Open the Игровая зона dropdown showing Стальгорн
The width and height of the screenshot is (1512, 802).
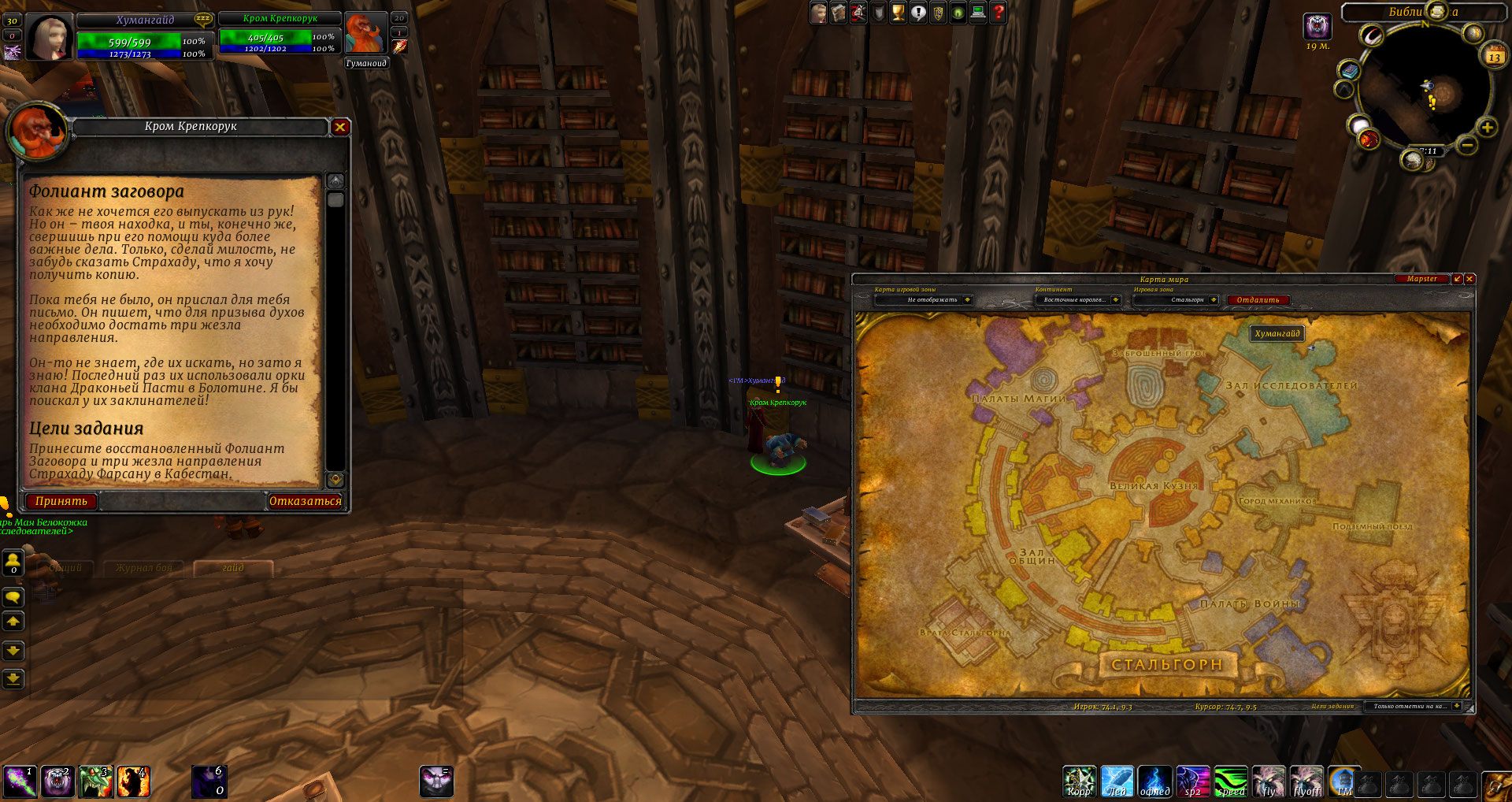pyautogui.click(x=1214, y=300)
